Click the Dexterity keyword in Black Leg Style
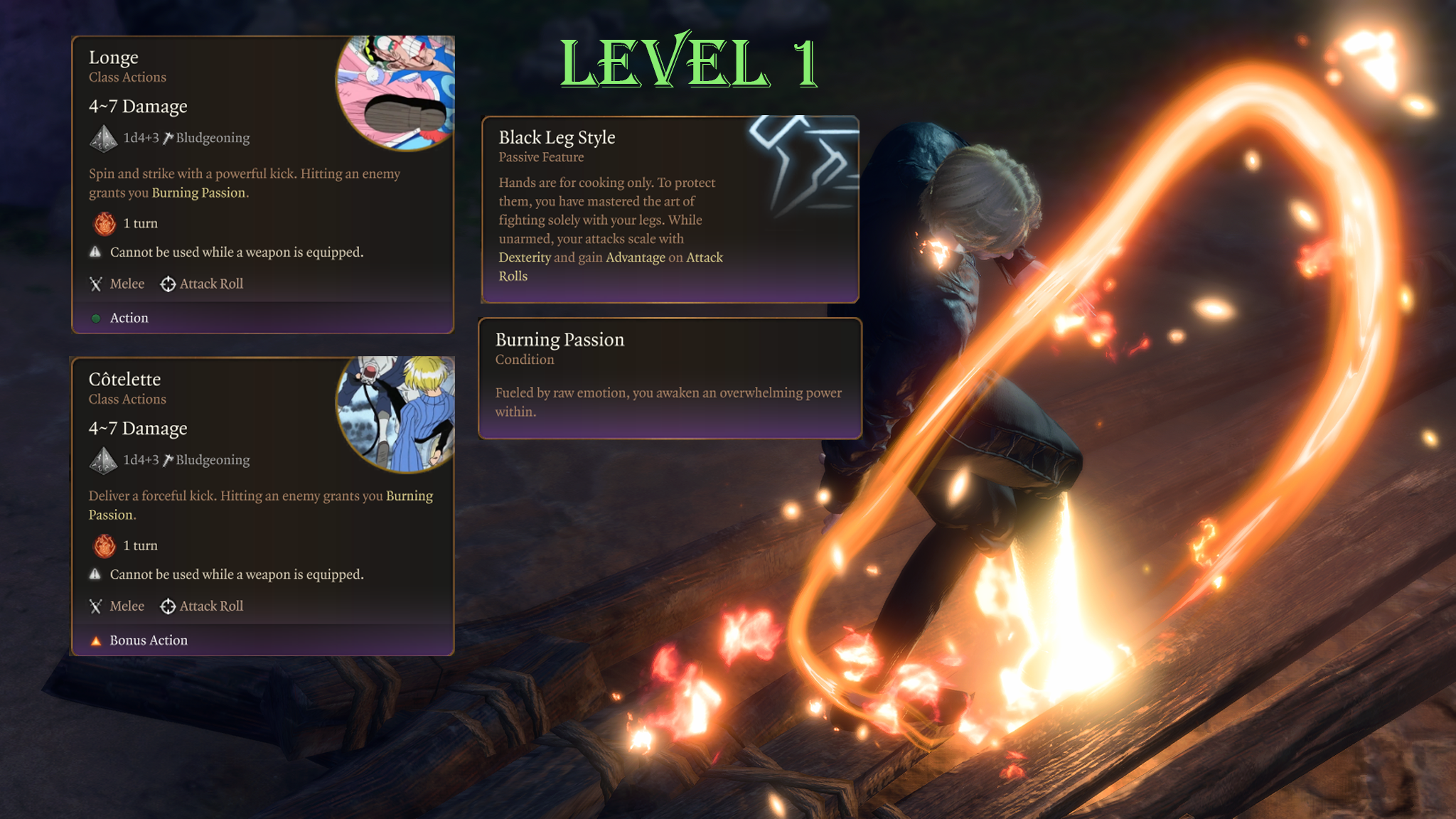 (525, 257)
